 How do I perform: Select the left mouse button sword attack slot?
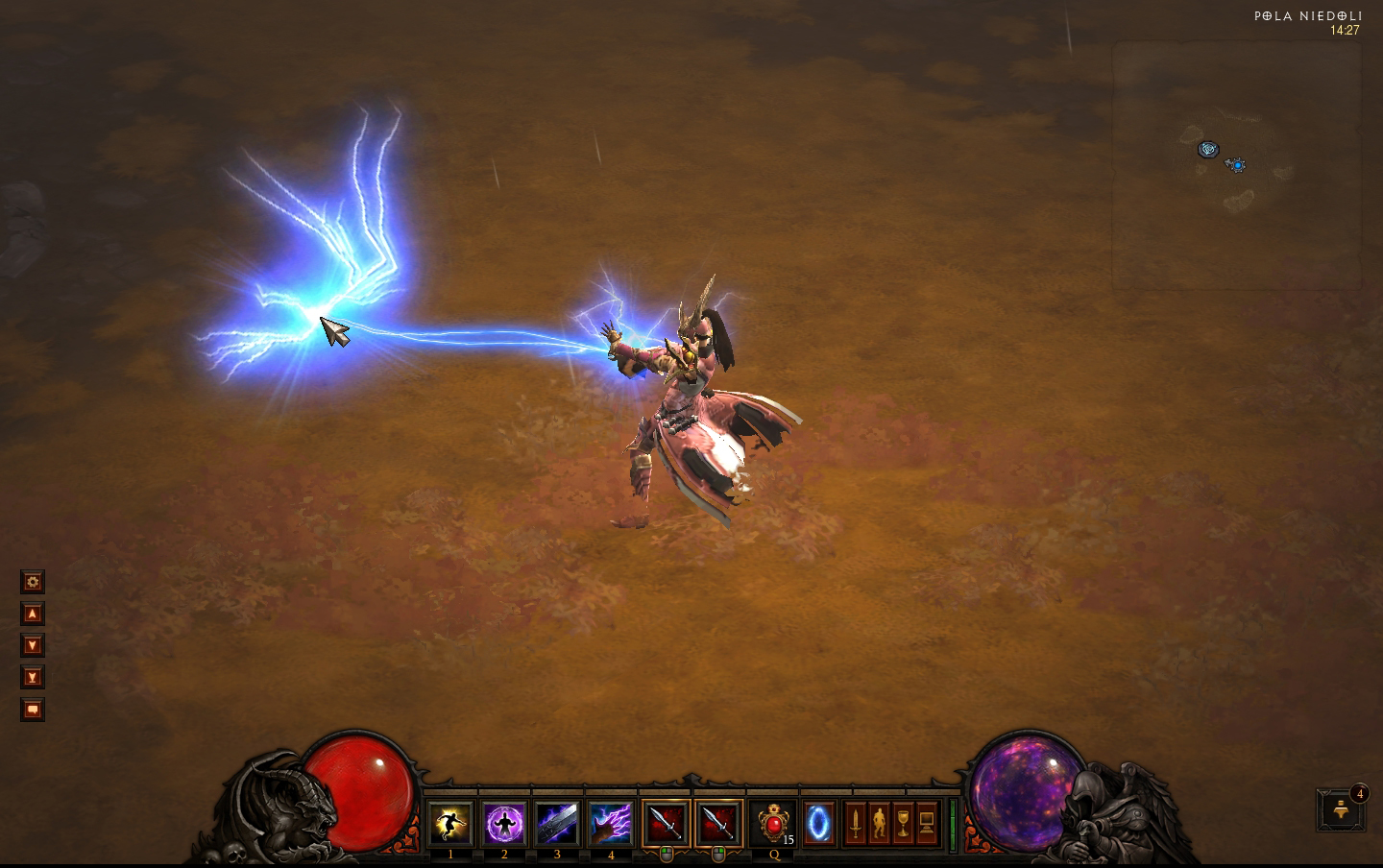click(x=667, y=823)
